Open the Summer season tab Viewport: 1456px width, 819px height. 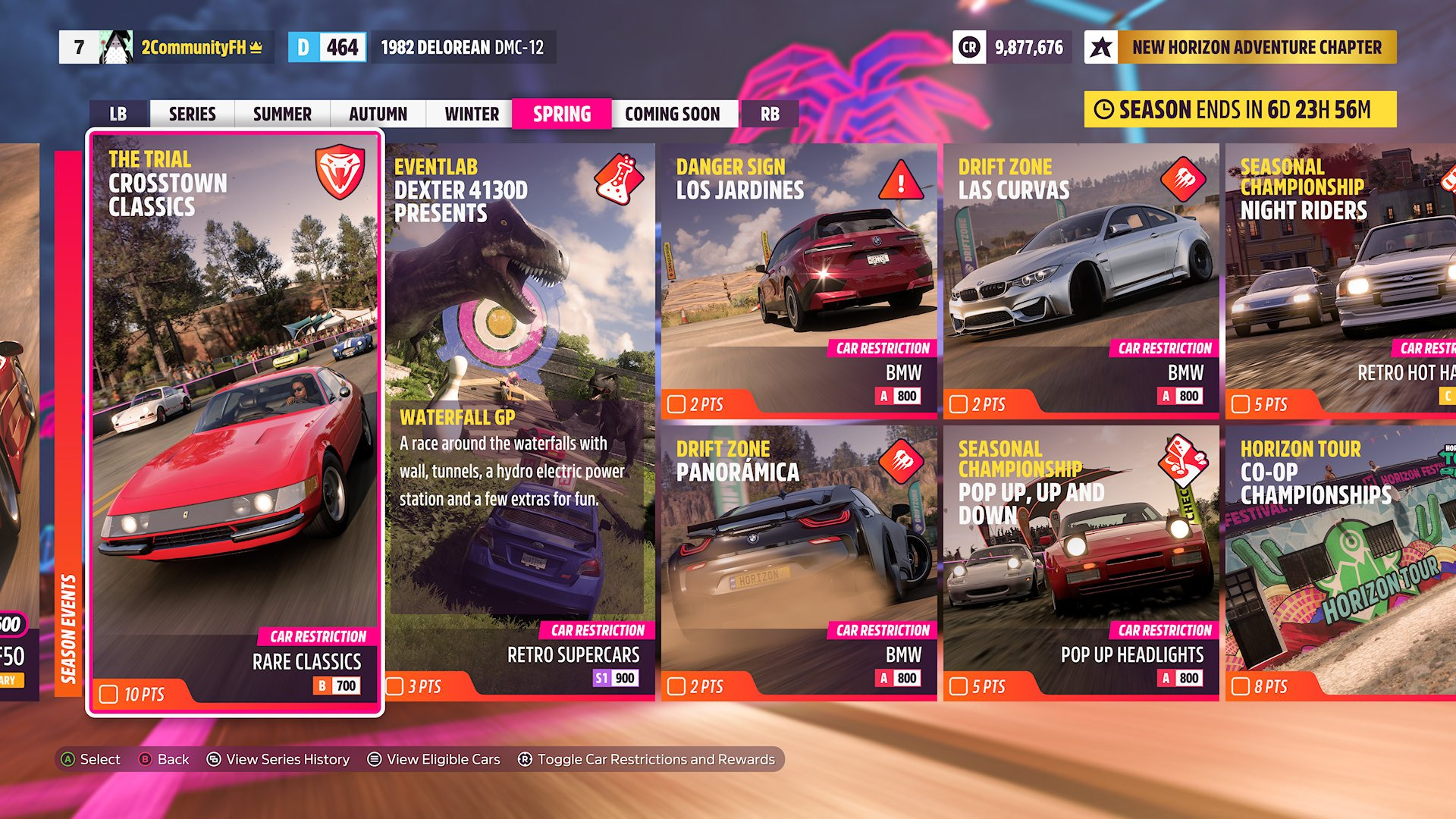(x=282, y=114)
